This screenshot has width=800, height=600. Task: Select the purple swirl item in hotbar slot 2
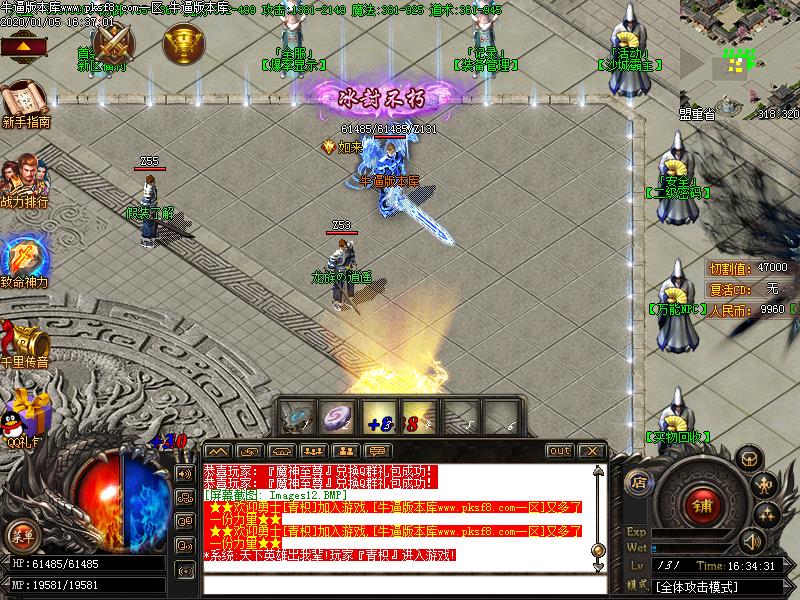(337, 417)
